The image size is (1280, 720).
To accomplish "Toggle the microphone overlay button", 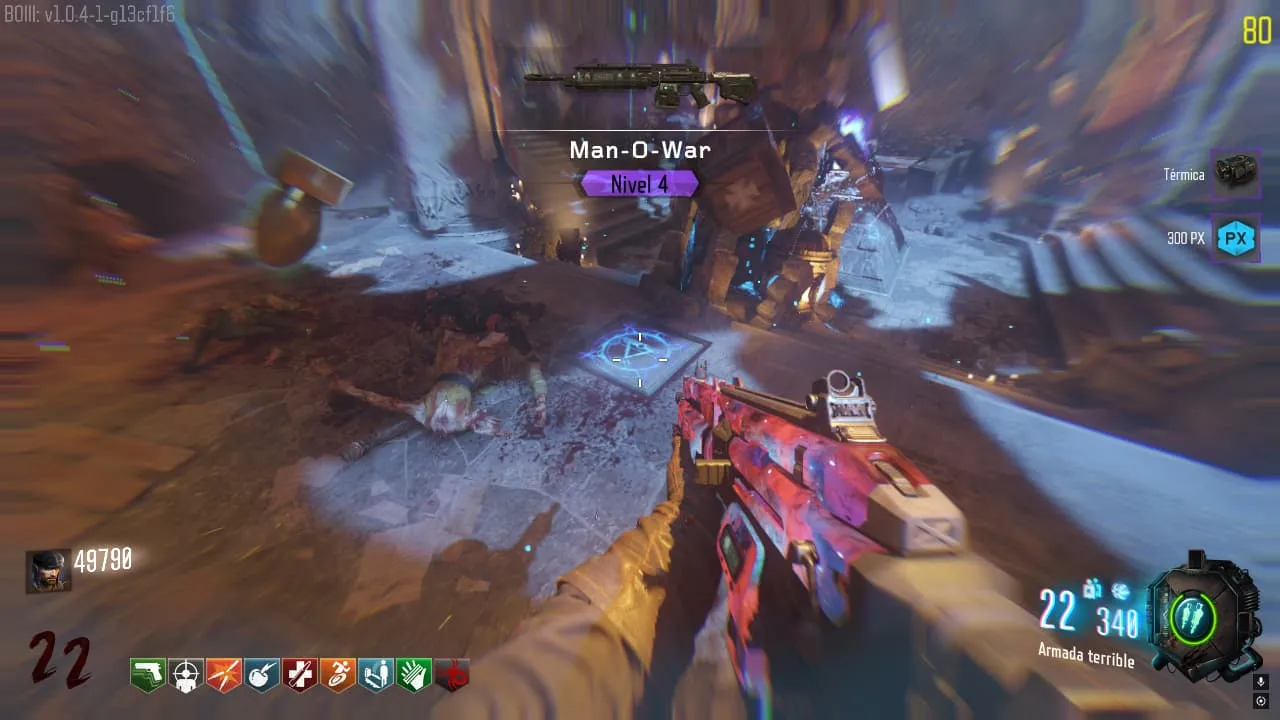I will pos(1261,682).
